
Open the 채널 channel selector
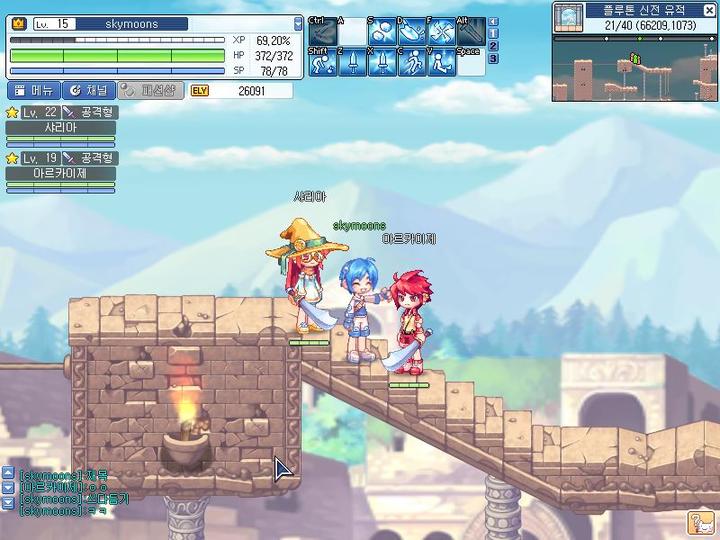(90, 91)
